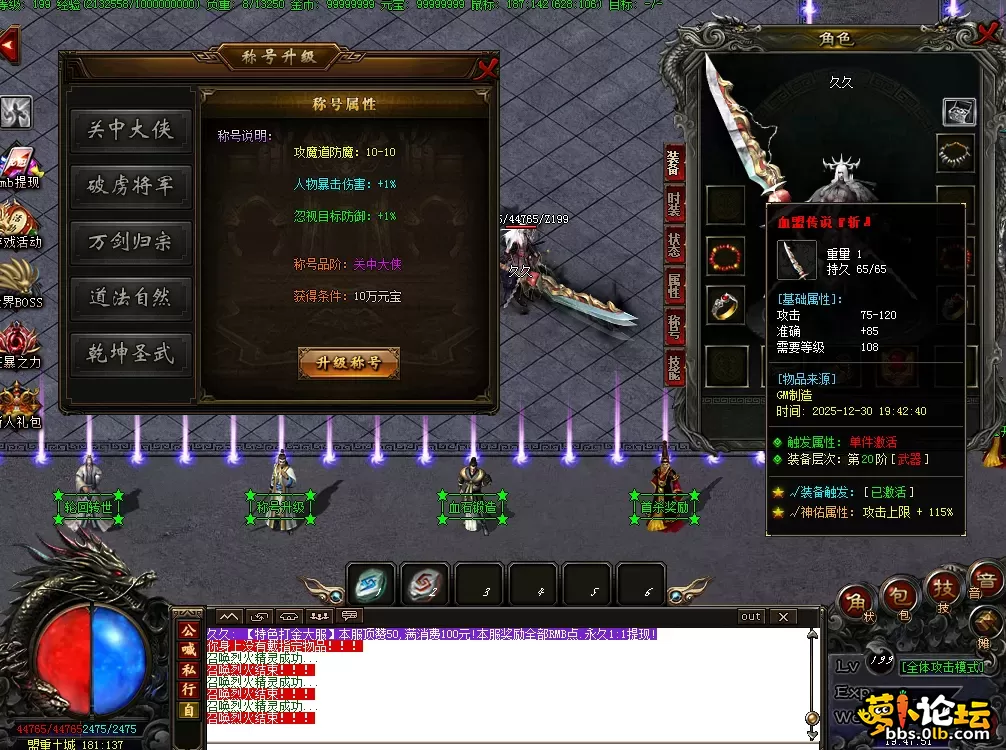Close the 称号升级 title upgrade window
Screen dimensions: 1006x750
[486, 68]
